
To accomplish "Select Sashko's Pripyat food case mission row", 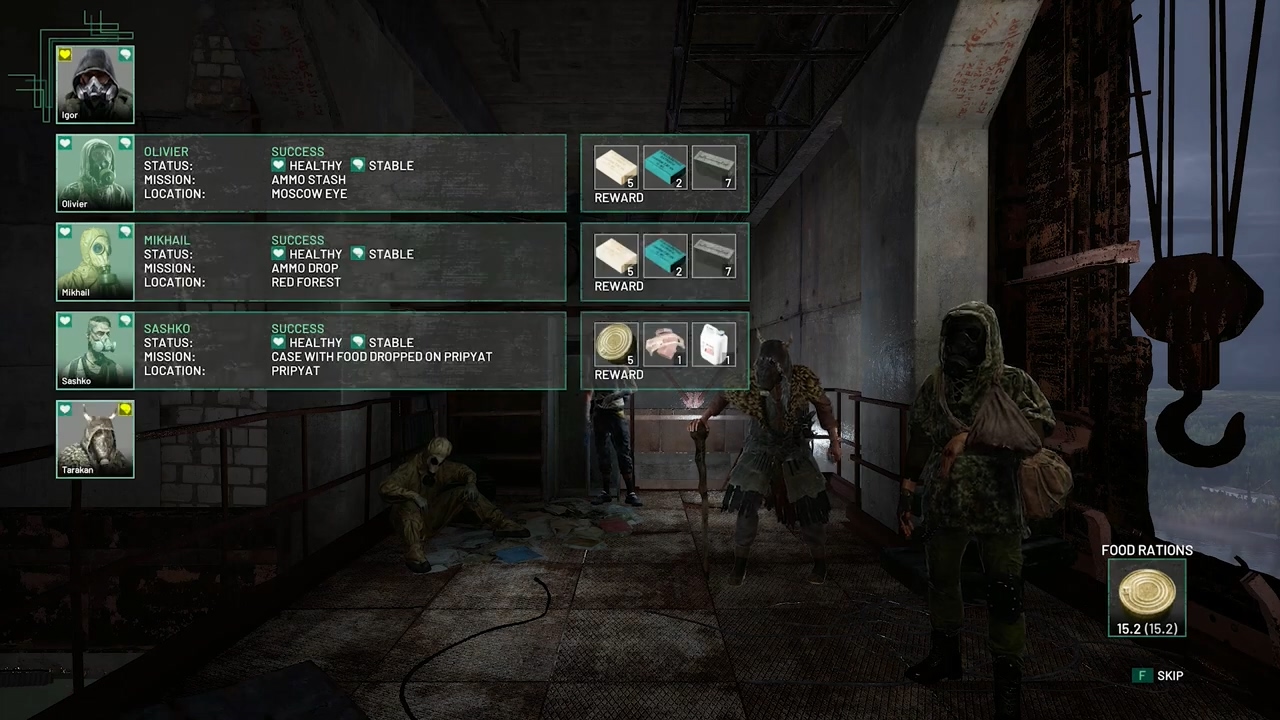I will pyautogui.click(x=350, y=350).
